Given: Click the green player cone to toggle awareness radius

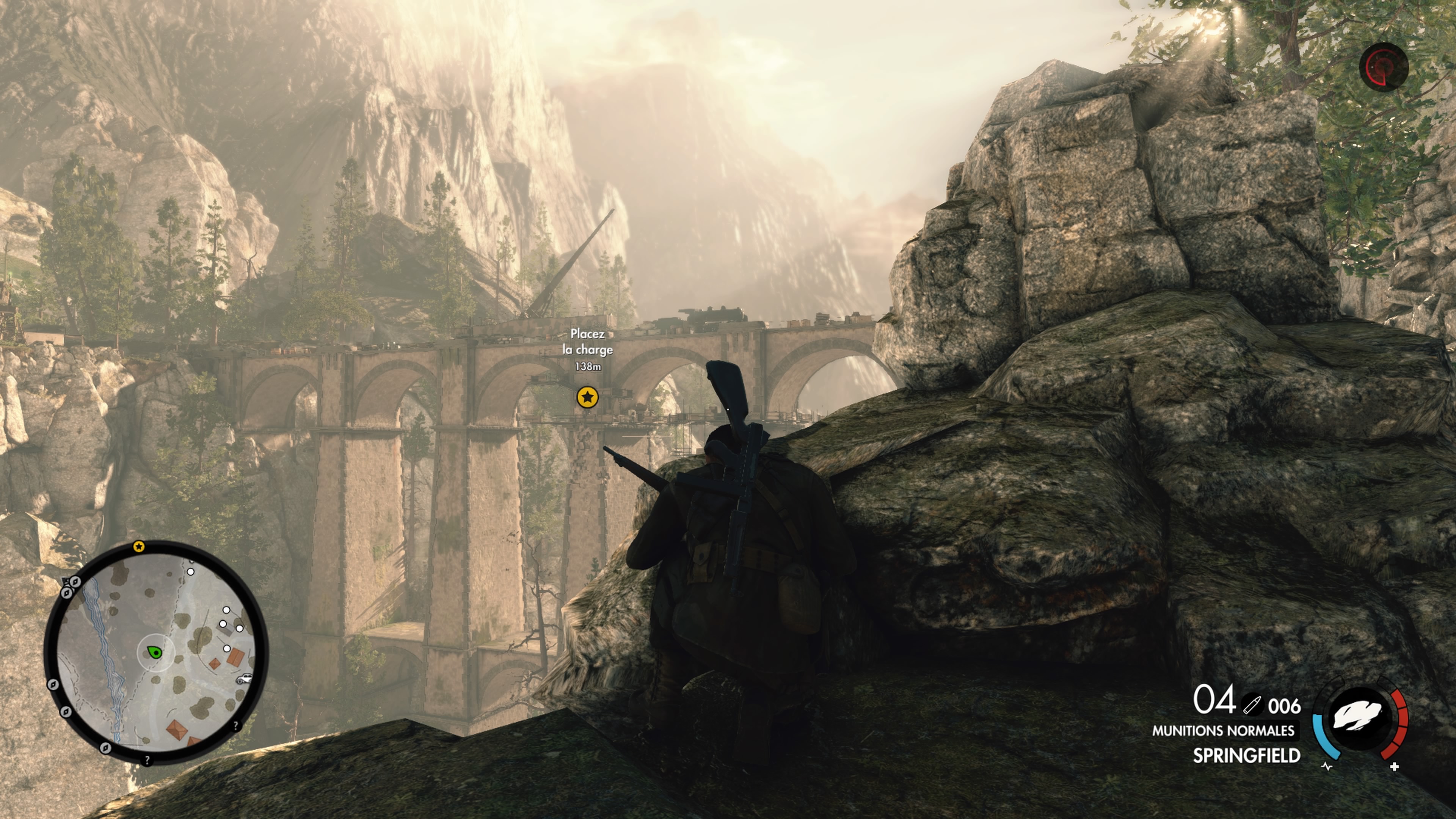Looking at the screenshot, I should (155, 652).
